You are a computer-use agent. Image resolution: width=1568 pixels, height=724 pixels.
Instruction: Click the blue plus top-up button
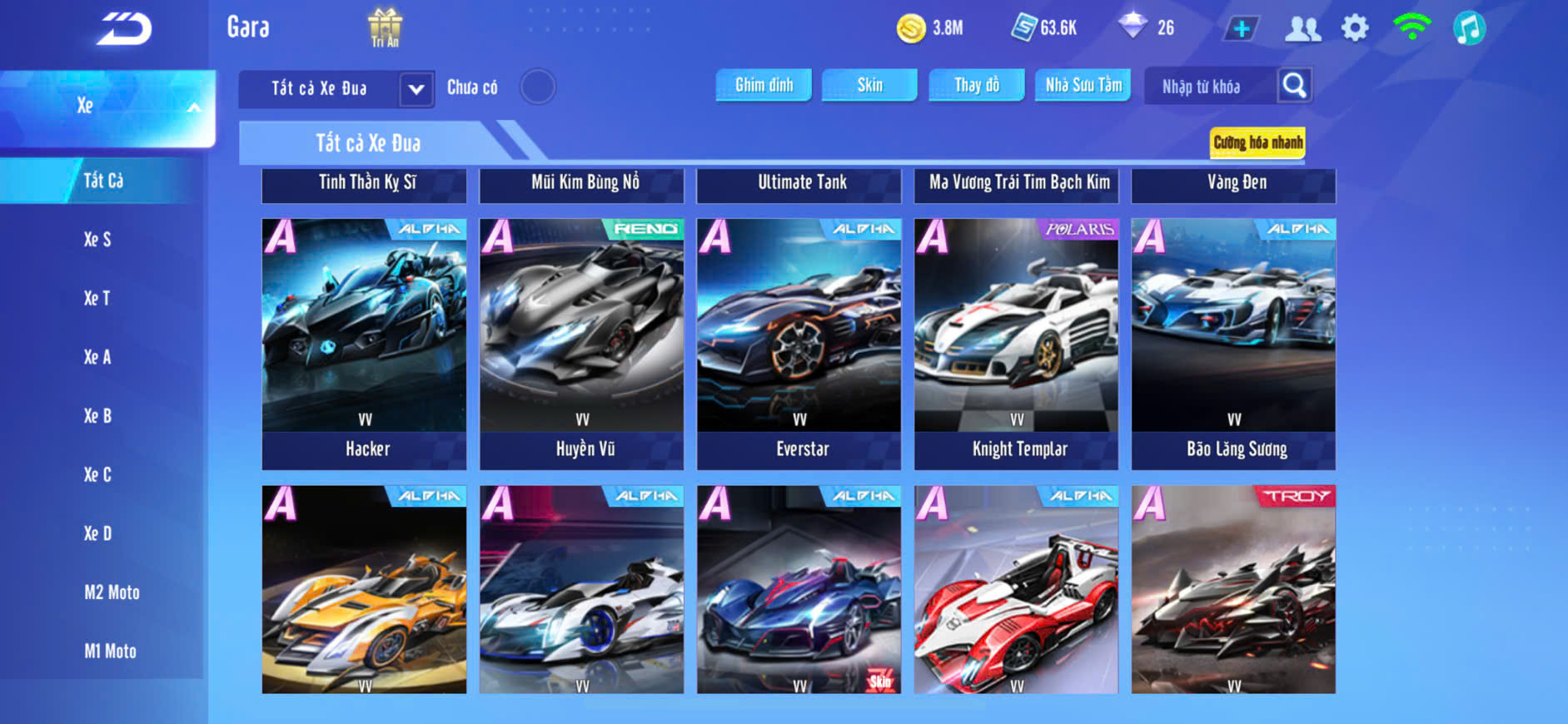pos(1241,28)
